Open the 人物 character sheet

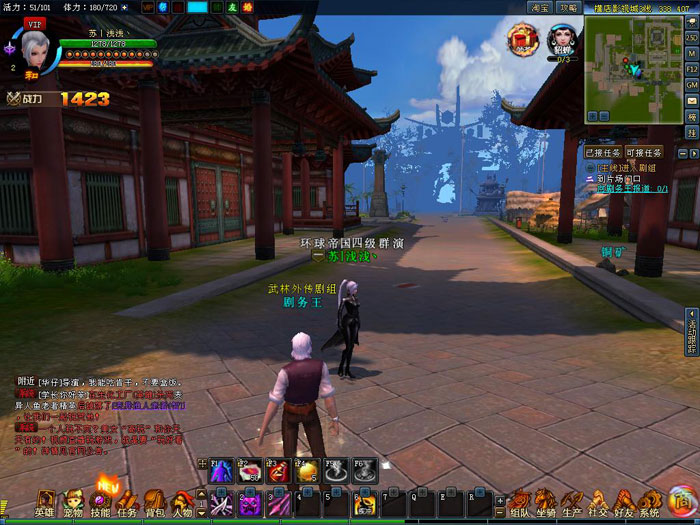[x=181, y=501]
